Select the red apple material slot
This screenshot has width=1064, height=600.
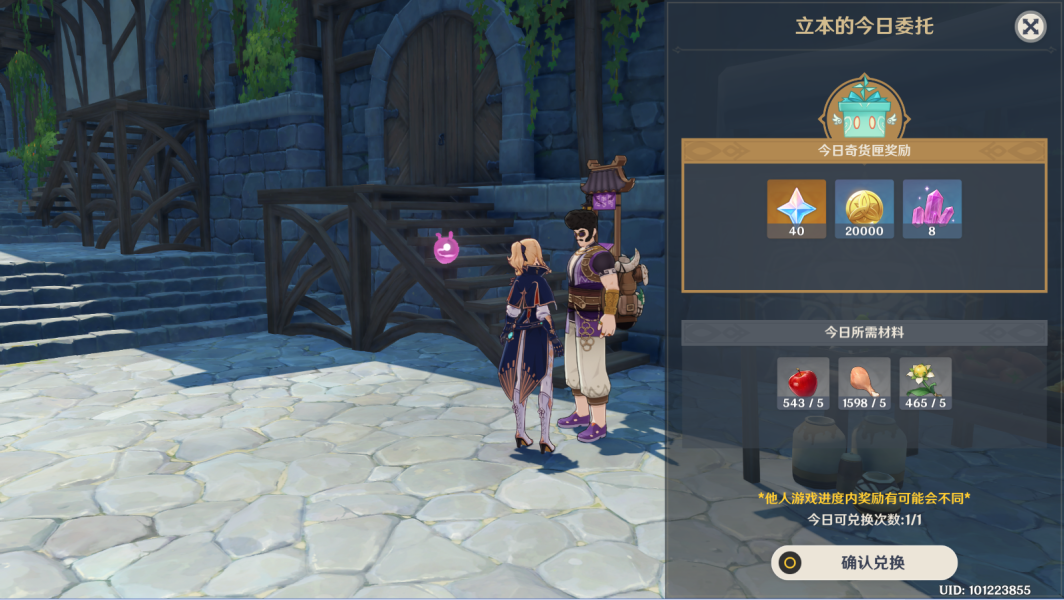click(x=803, y=384)
